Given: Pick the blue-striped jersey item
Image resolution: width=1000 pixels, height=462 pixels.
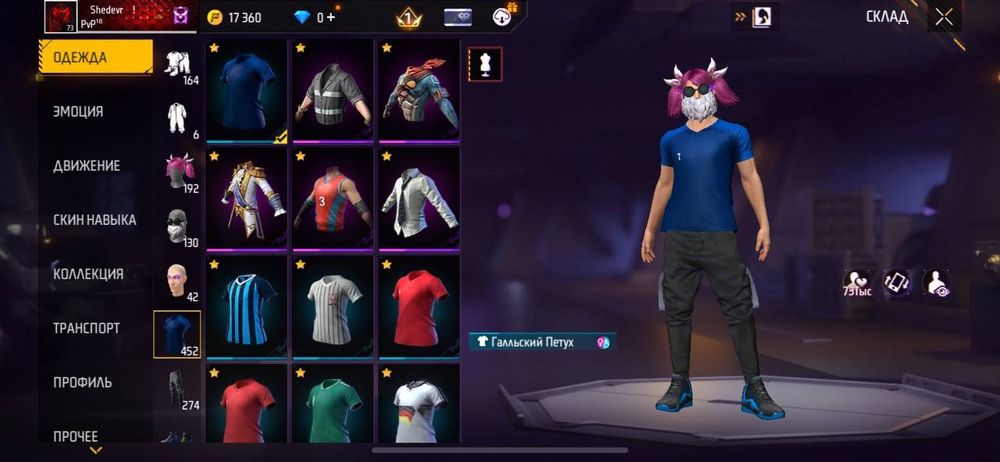Looking at the screenshot, I should pyautogui.click(x=248, y=307).
